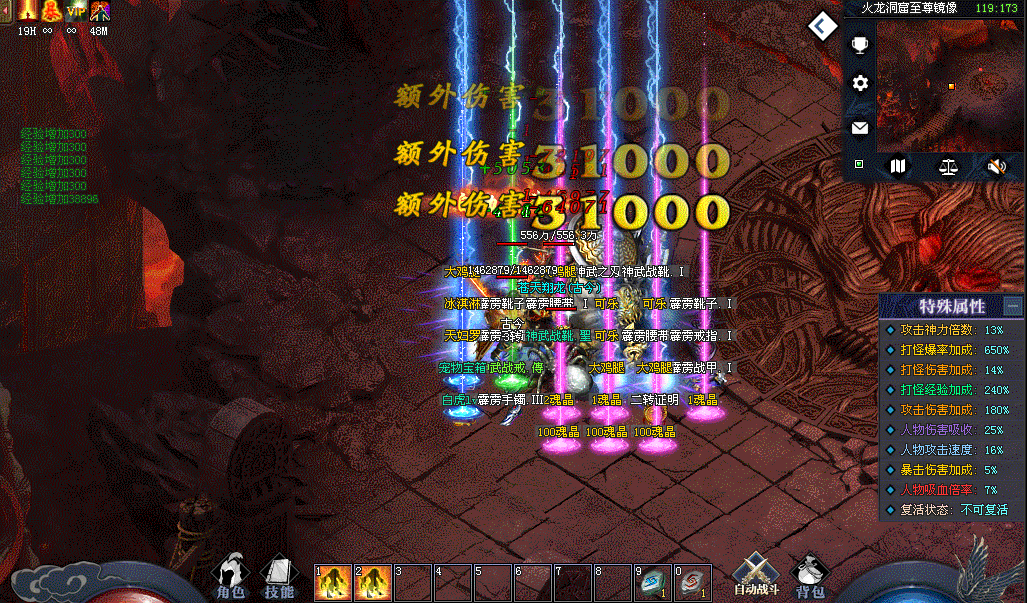The height and width of the screenshot is (603, 1027).
Task: Activate the skill in hotbar slot 2
Action: point(373,582)
